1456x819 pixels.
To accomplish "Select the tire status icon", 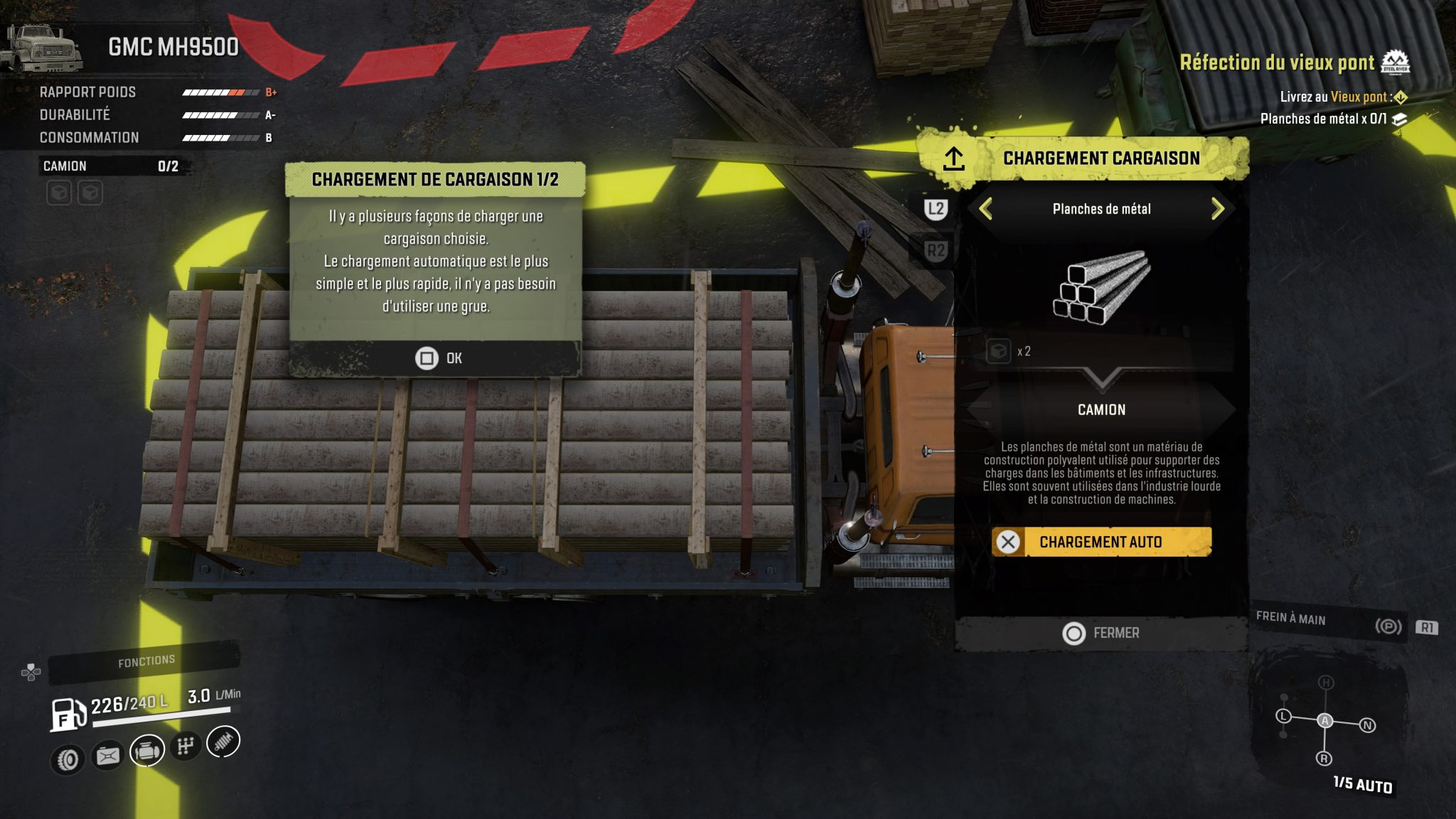I will pos(68,760).
